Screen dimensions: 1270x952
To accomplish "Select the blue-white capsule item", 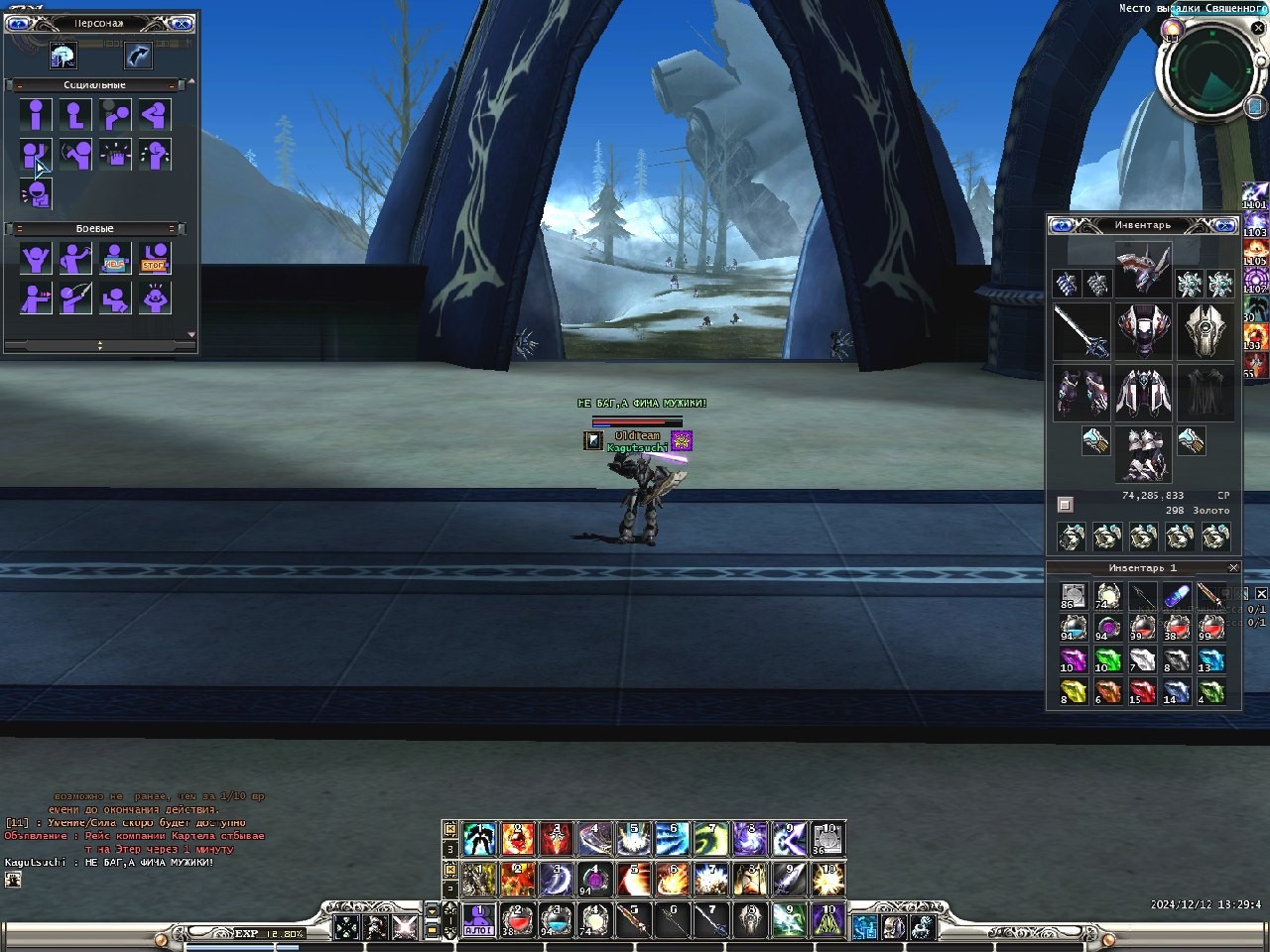I will (1176, 596).
